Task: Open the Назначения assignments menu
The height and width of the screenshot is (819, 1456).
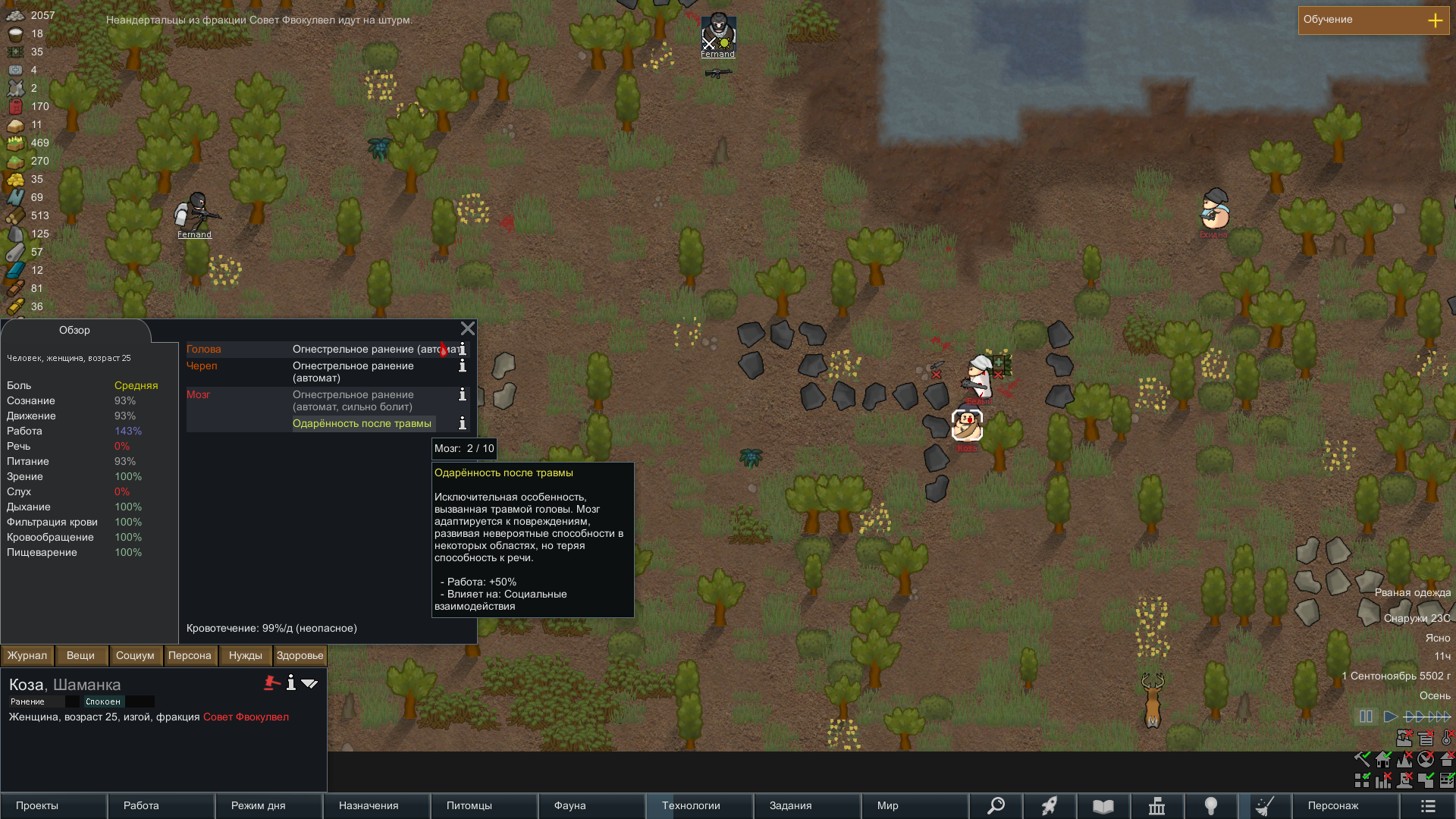Action: 376,805
